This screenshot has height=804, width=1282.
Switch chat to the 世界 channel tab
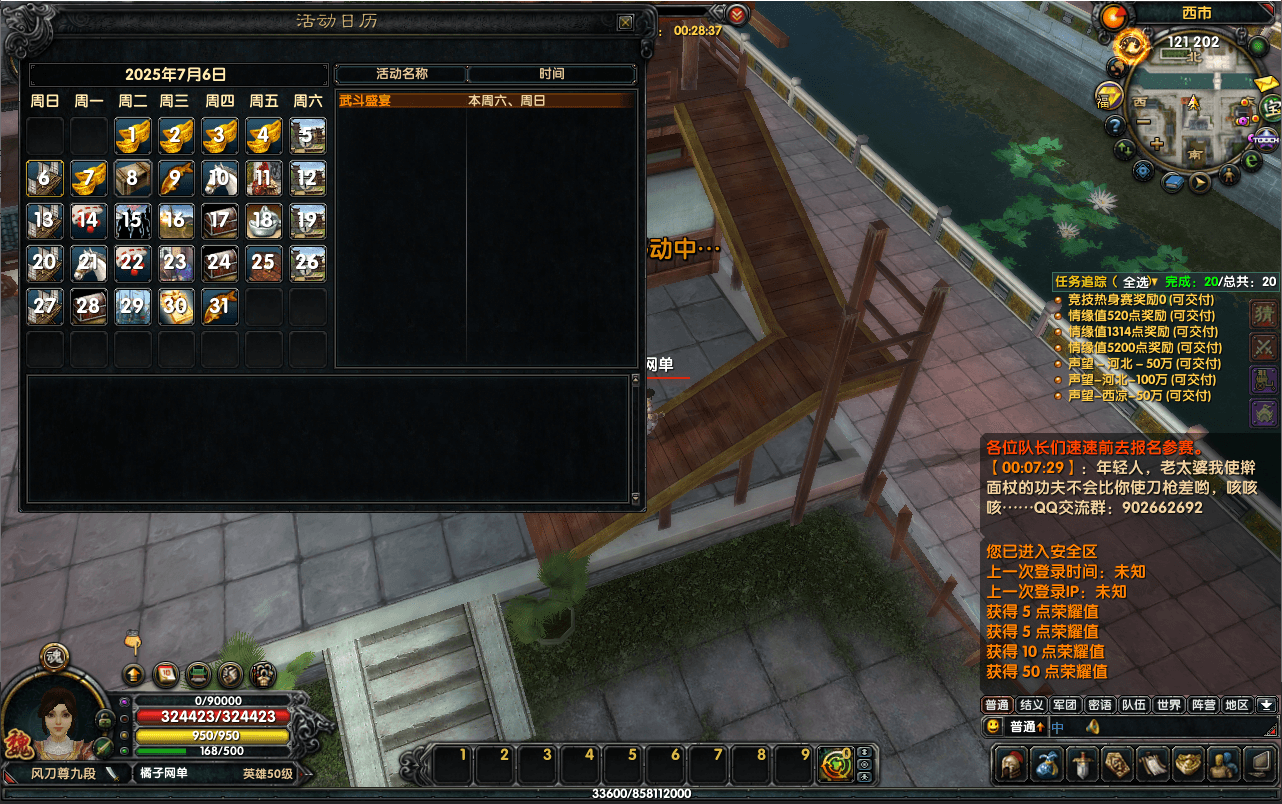pyautogui.click(x=1168, y=705)
